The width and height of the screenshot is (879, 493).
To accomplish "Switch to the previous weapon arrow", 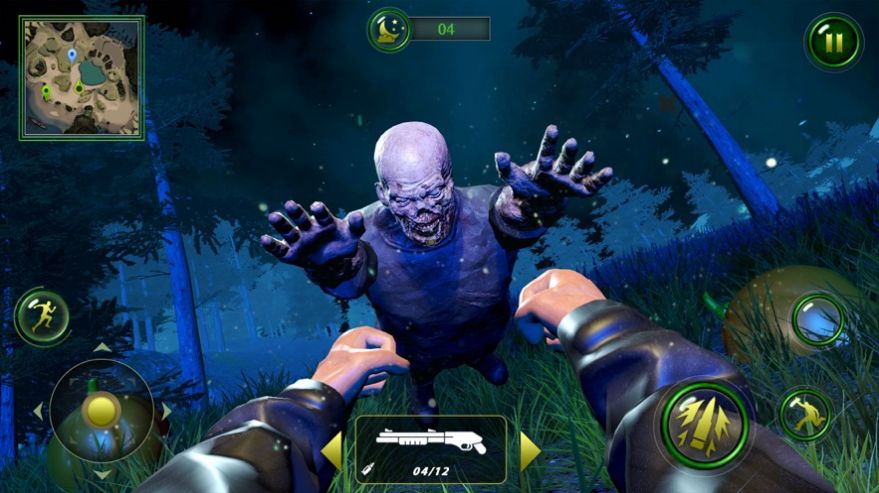I will point(331,451).
